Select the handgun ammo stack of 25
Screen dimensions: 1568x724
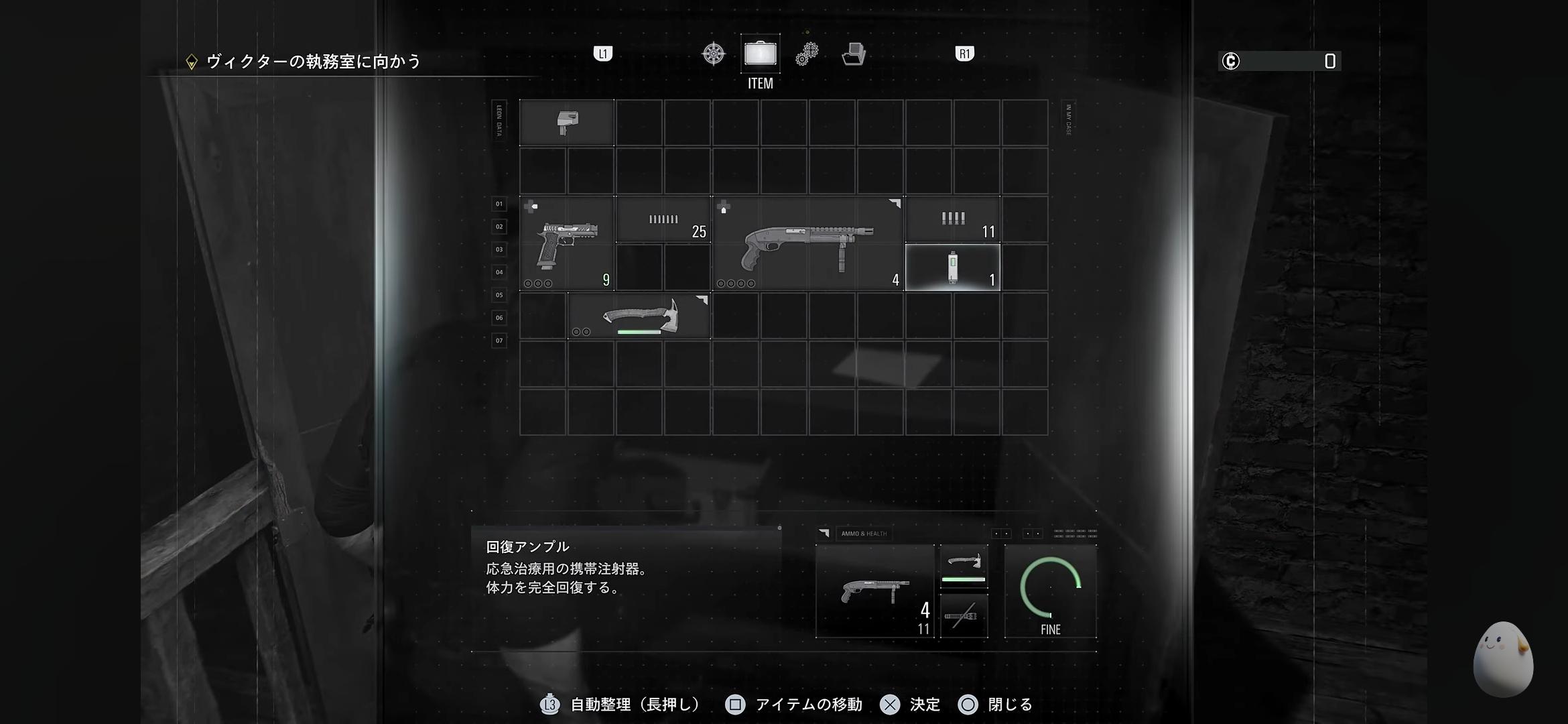coord(663,220)
